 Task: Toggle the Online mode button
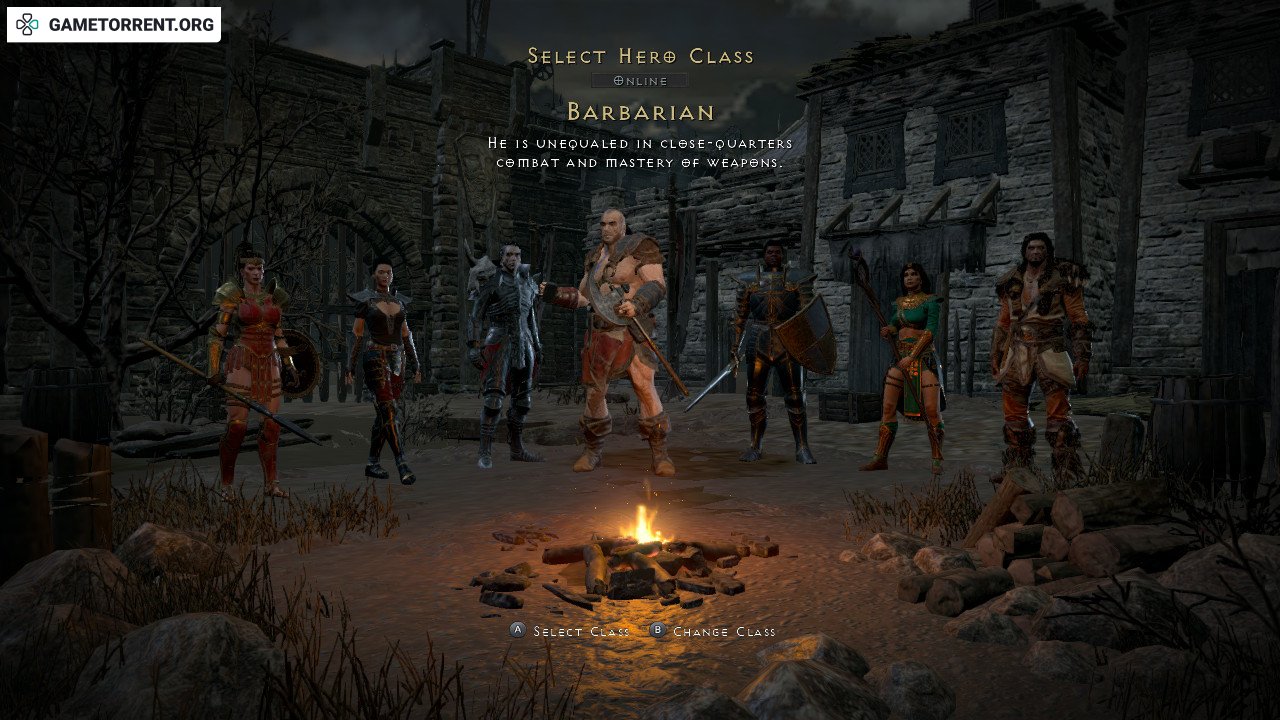pos(639,80)
